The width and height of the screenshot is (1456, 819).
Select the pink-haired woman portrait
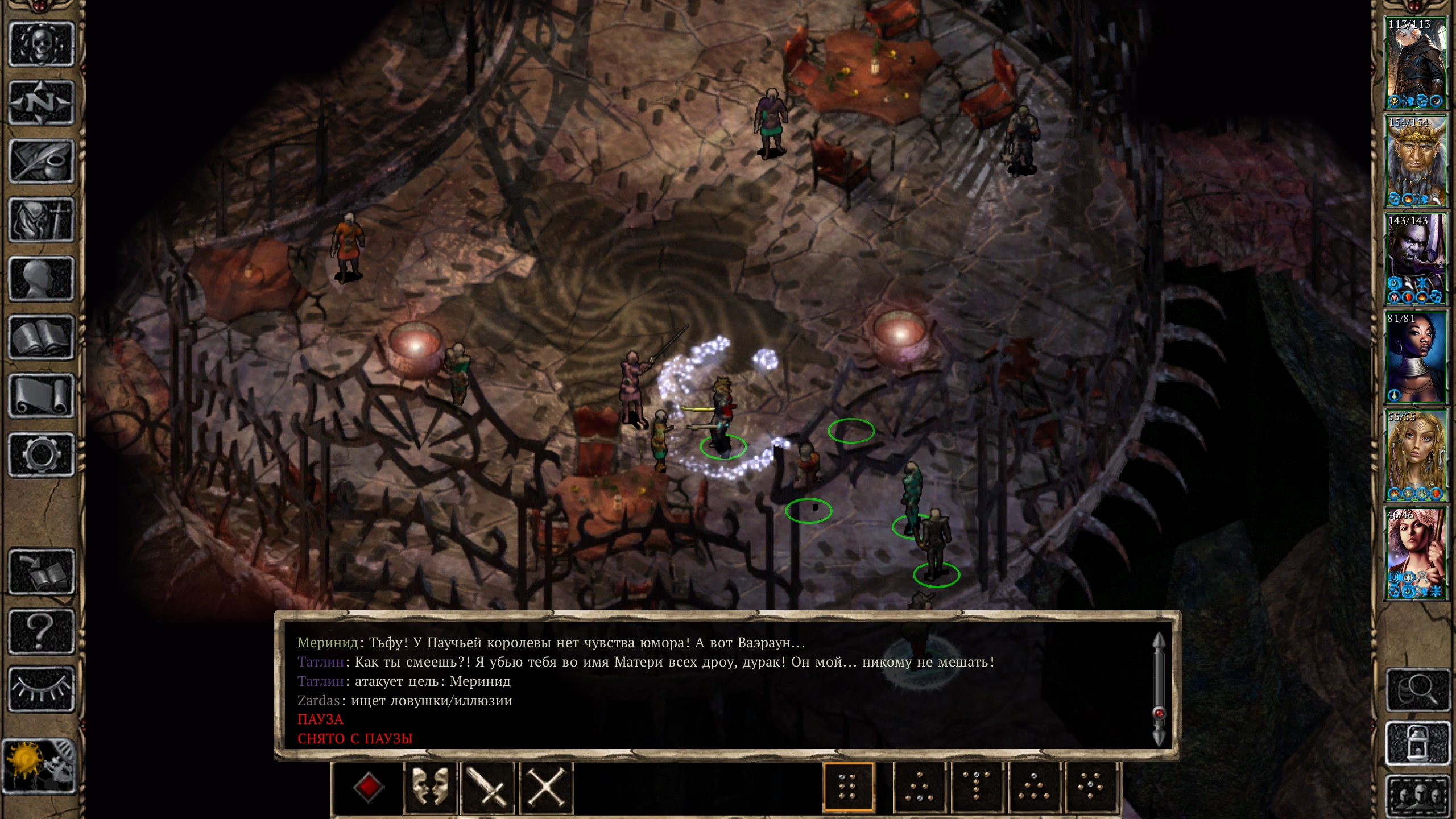pyautogui.click(x=1415, y=554)
